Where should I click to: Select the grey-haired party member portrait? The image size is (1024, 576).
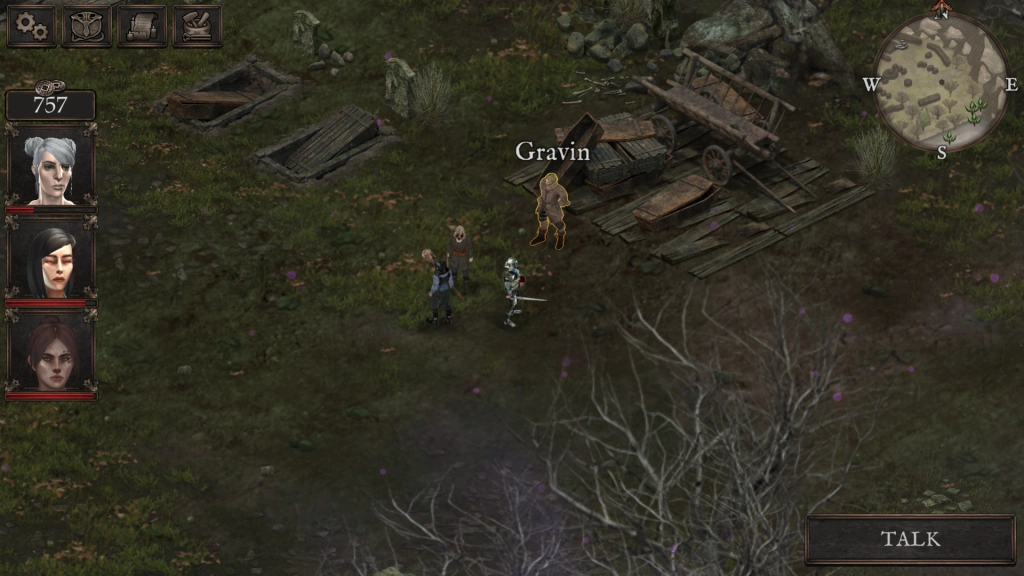tap(51, 168)
